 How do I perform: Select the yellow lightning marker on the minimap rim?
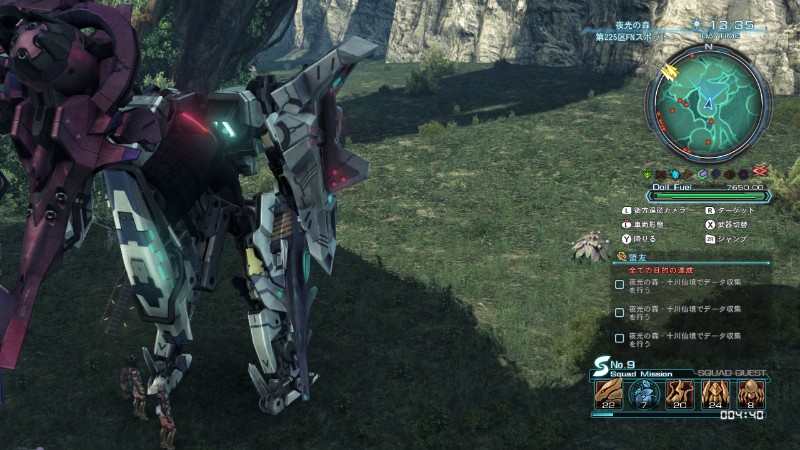(x=668, y=71)
